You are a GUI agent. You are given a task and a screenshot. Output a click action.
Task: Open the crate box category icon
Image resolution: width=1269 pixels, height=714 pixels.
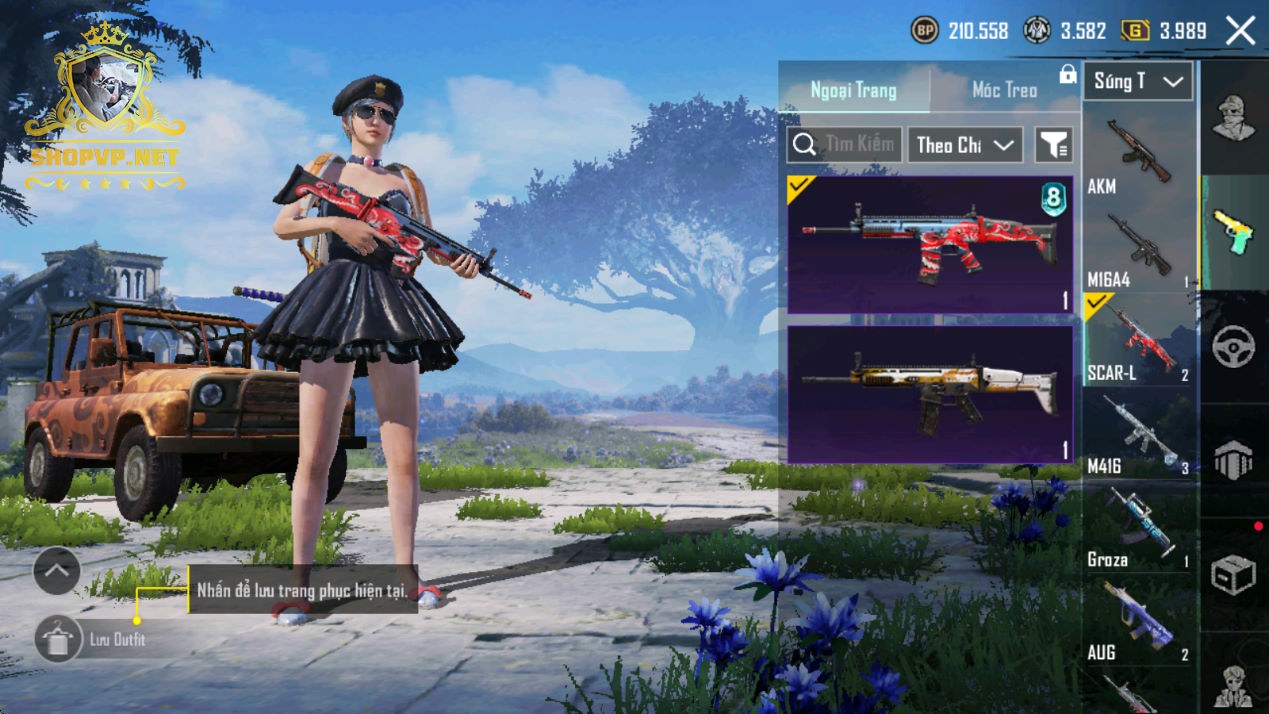(1234, 575)
